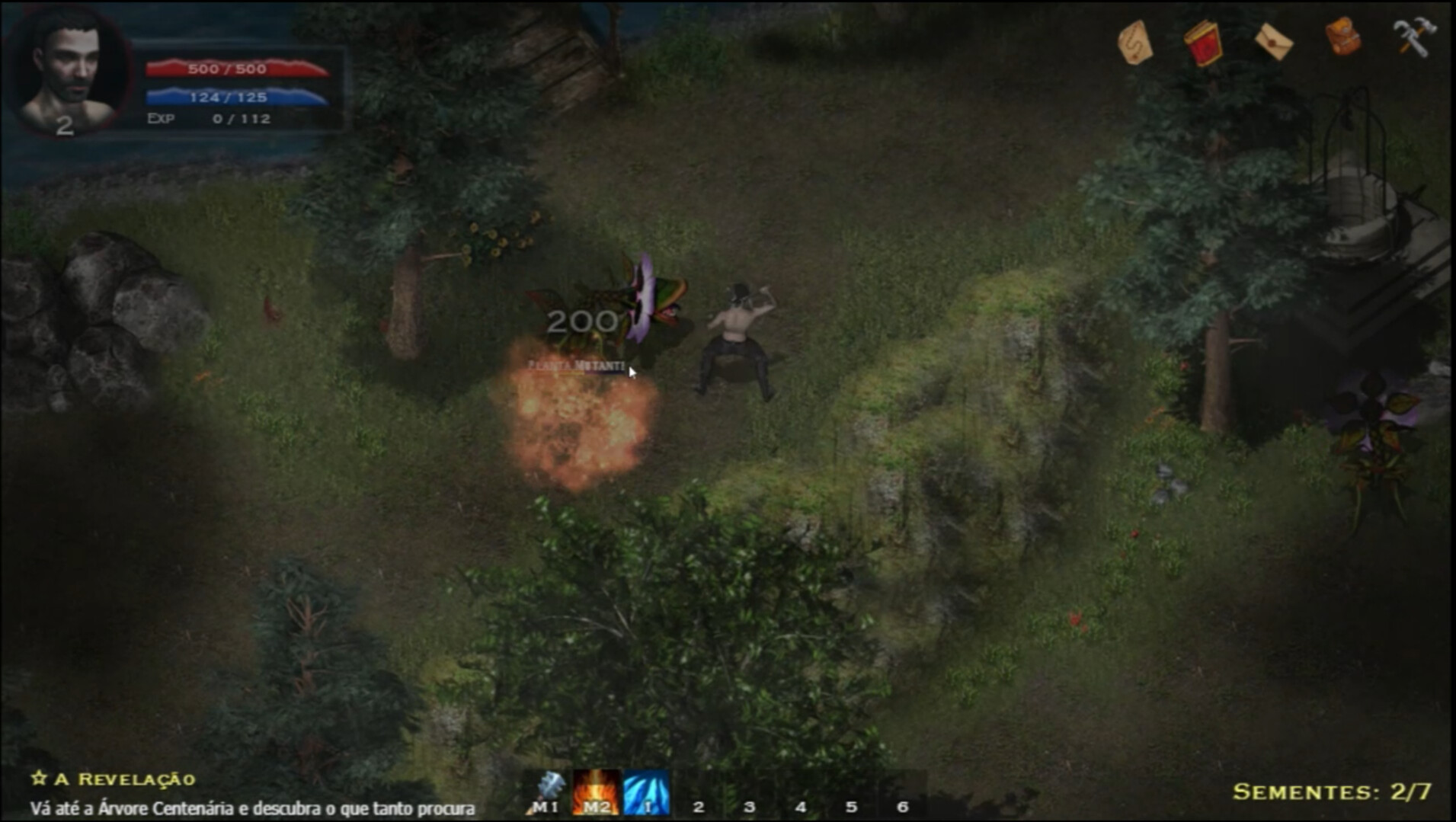Toggle the star on quest A Revelação

point(38,779)
